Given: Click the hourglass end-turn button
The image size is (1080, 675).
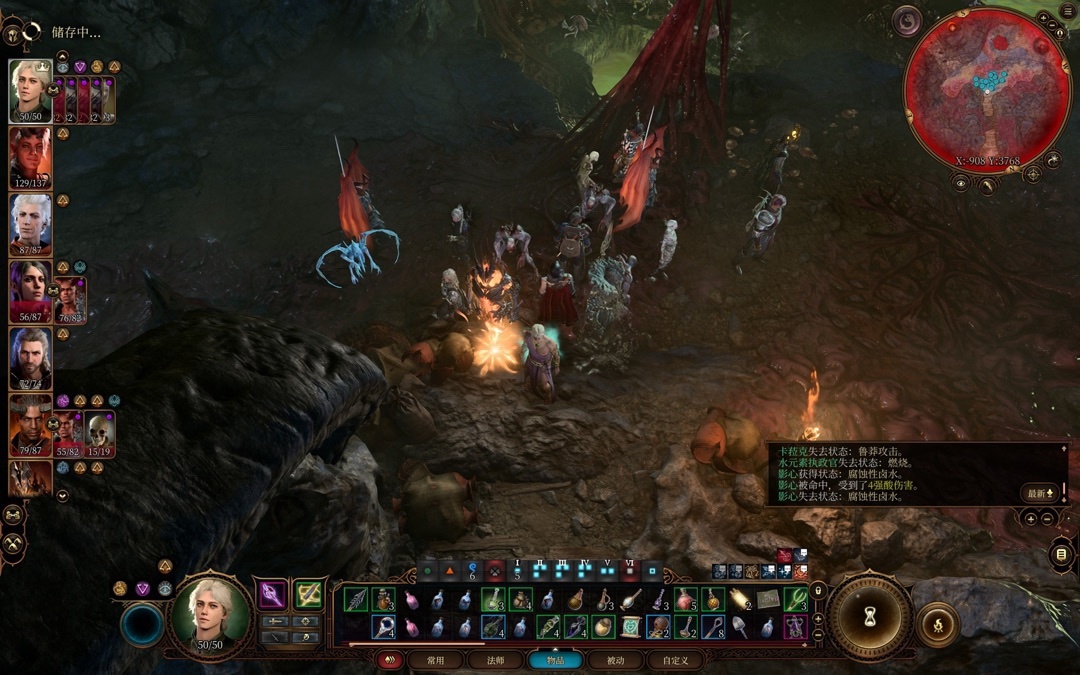Looking at the screenshot, I should (x=869, y=614).
